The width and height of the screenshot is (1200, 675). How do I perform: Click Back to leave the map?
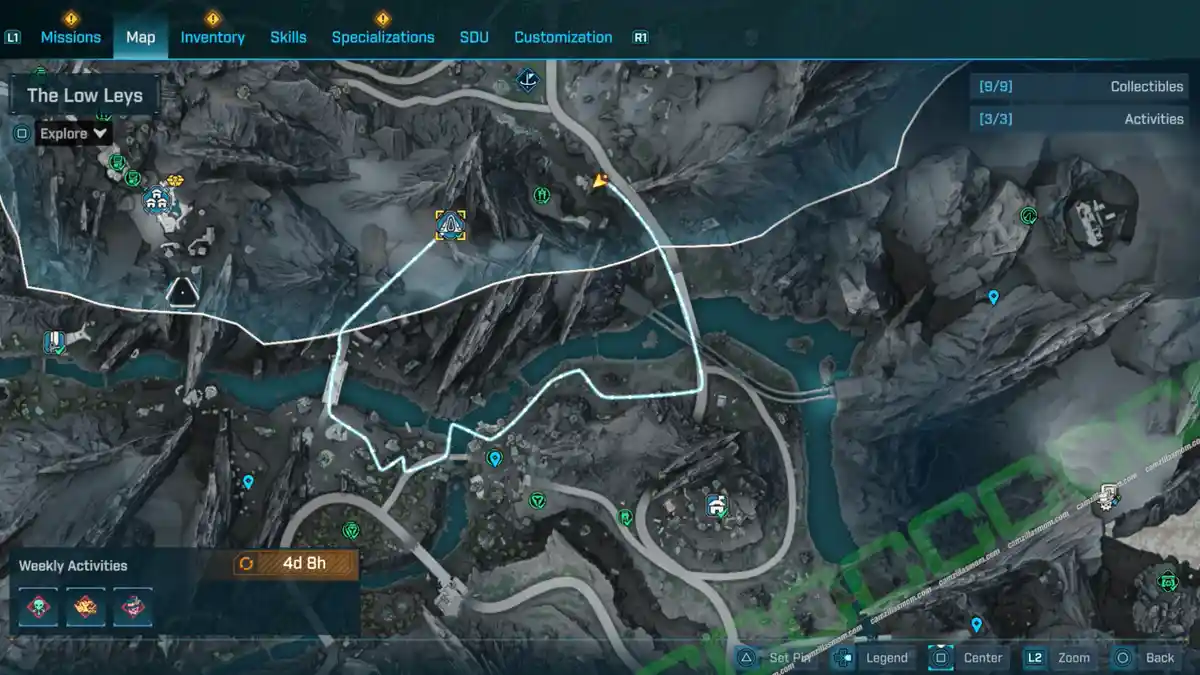click(1147, 657)
